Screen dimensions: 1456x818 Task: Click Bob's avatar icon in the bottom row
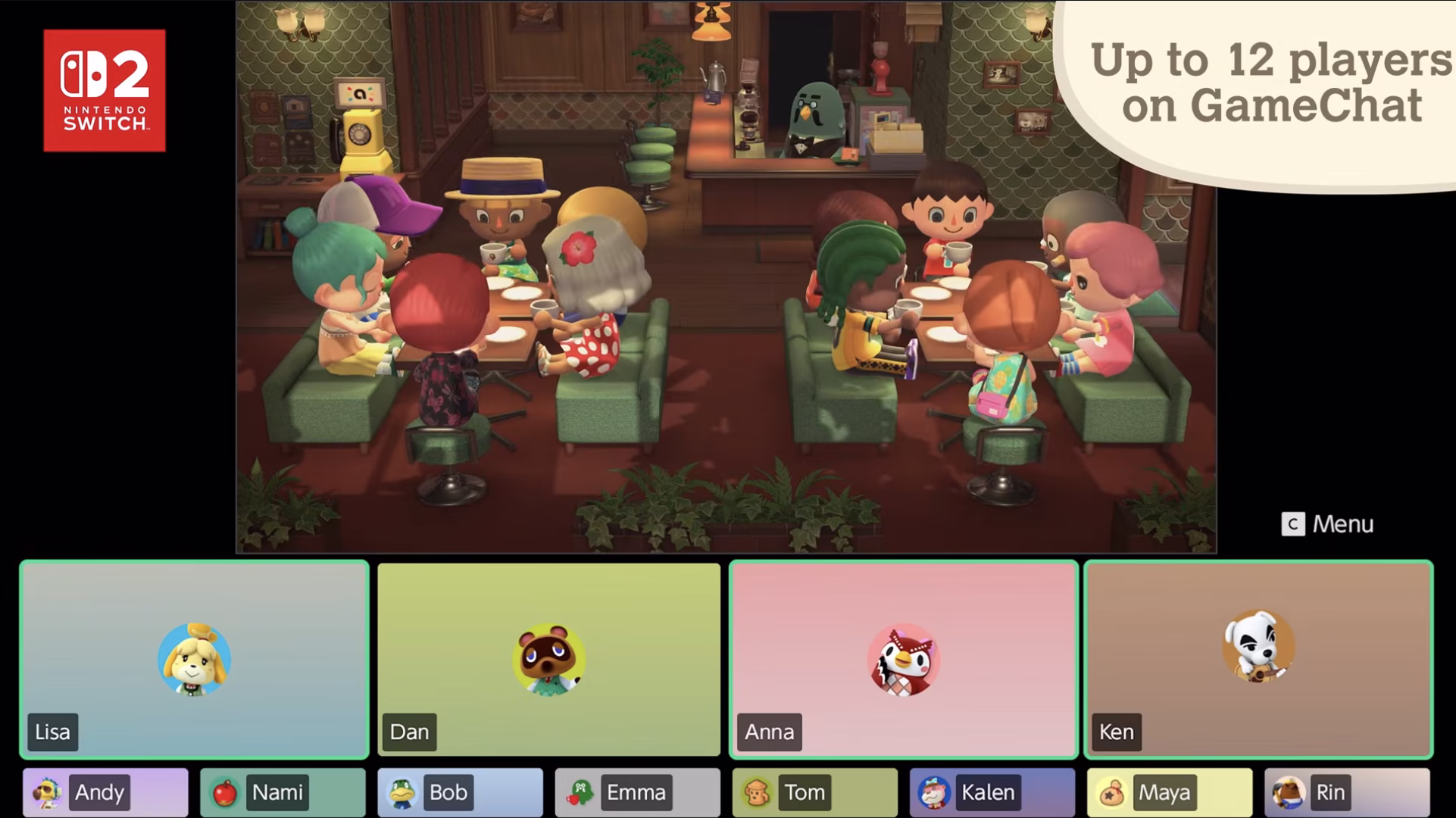click(398, 792)
